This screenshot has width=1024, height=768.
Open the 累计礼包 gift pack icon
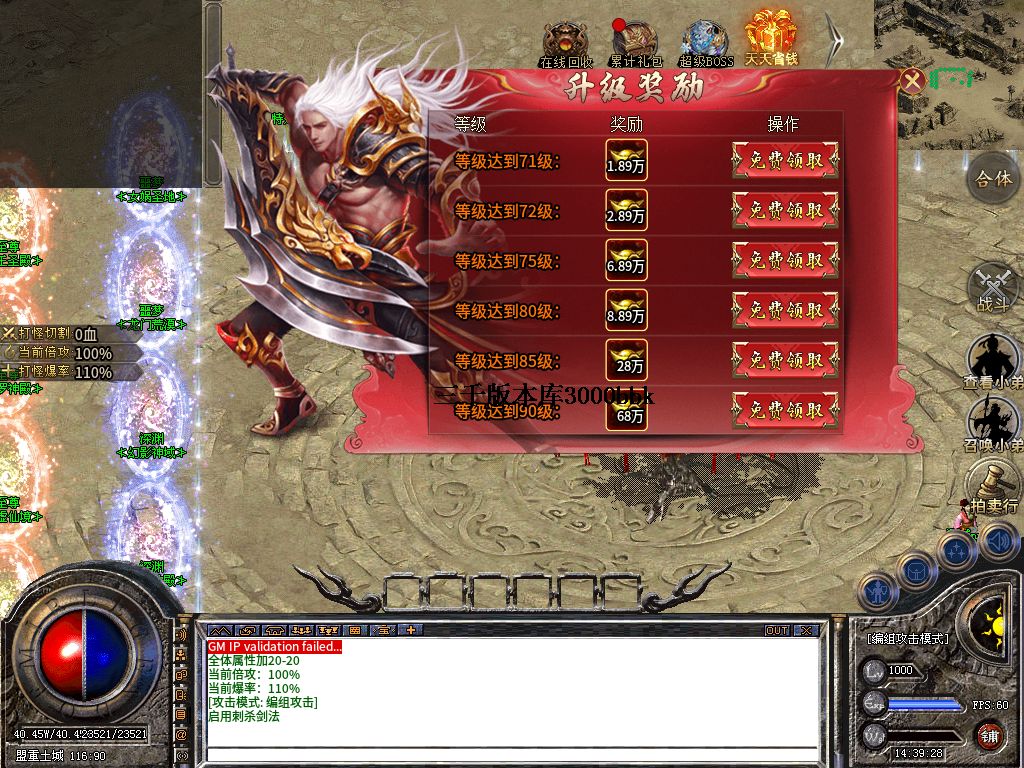pos(636,42)
